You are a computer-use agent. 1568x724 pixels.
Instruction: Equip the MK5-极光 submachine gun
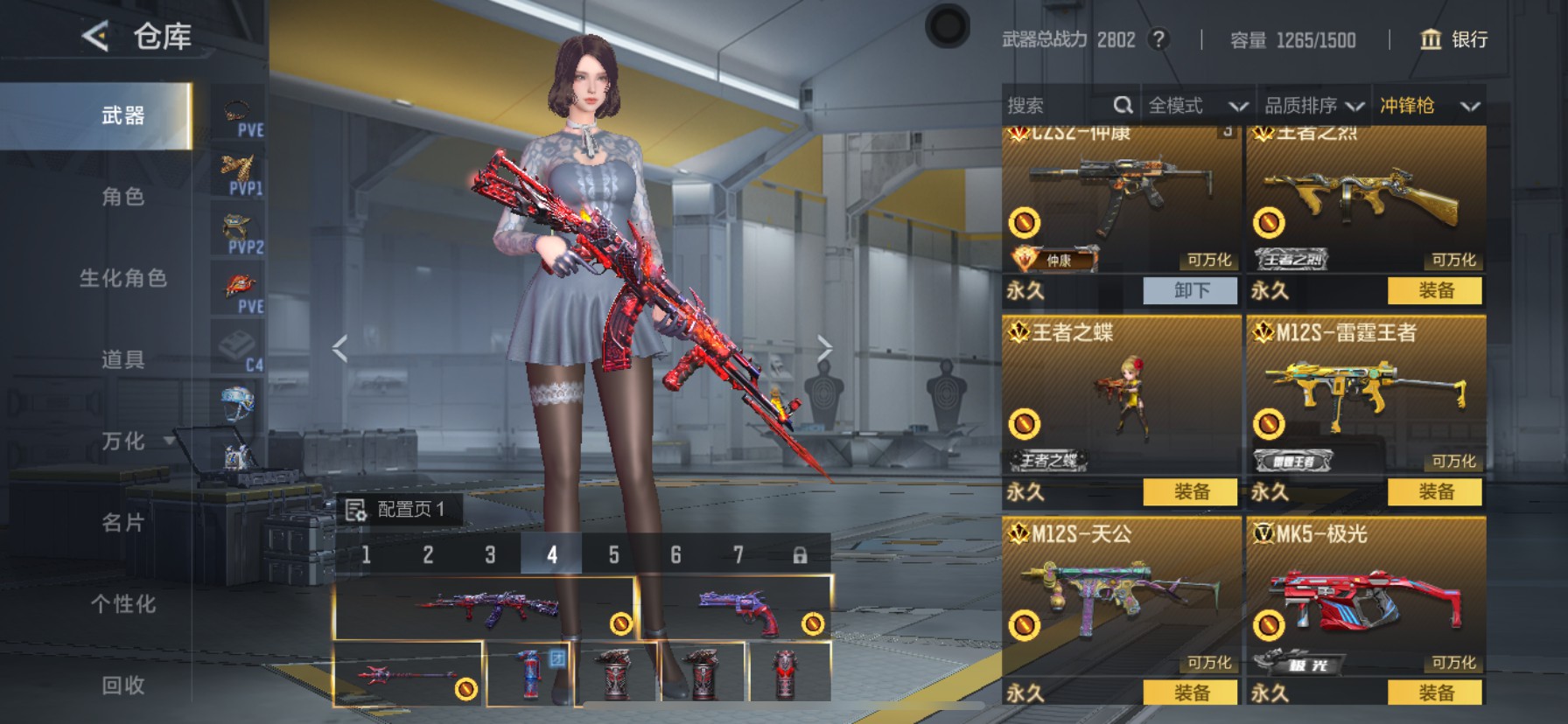[x=1435, y=693]
